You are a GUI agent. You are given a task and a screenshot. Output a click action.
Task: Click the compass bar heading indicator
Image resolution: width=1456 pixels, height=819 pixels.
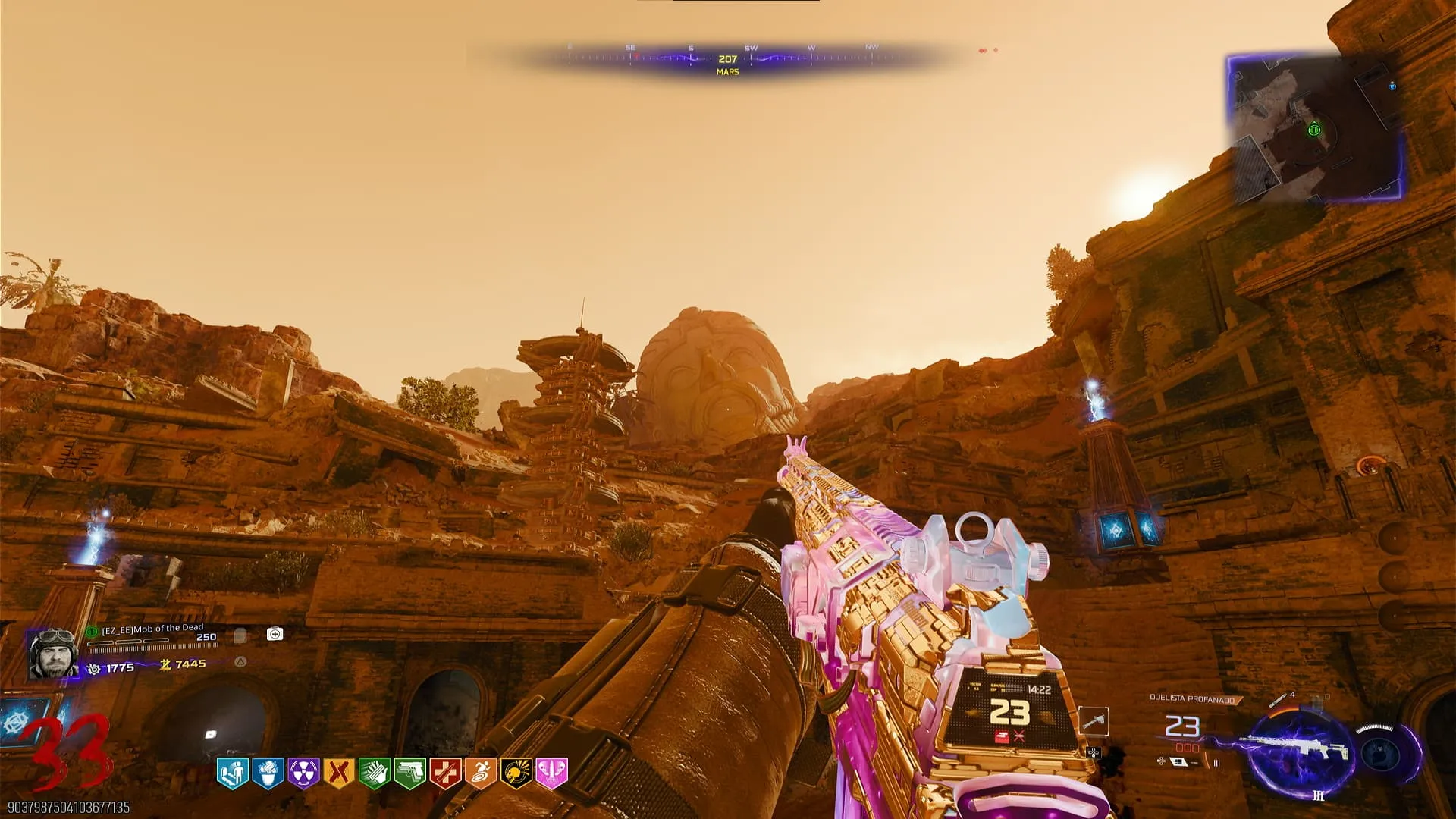[x=727, y=59]
